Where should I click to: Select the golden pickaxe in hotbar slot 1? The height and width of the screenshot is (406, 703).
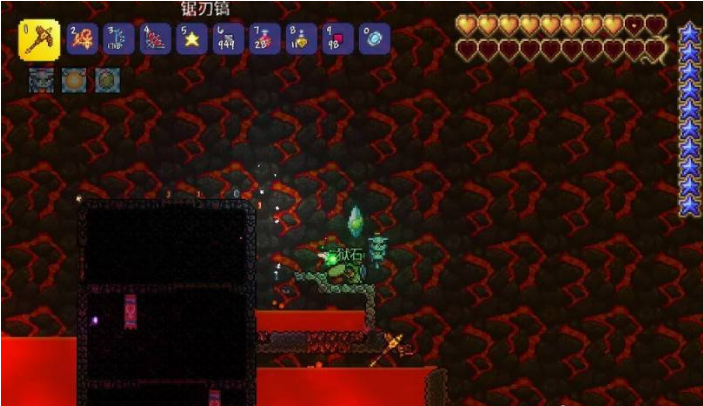[40, 39]
